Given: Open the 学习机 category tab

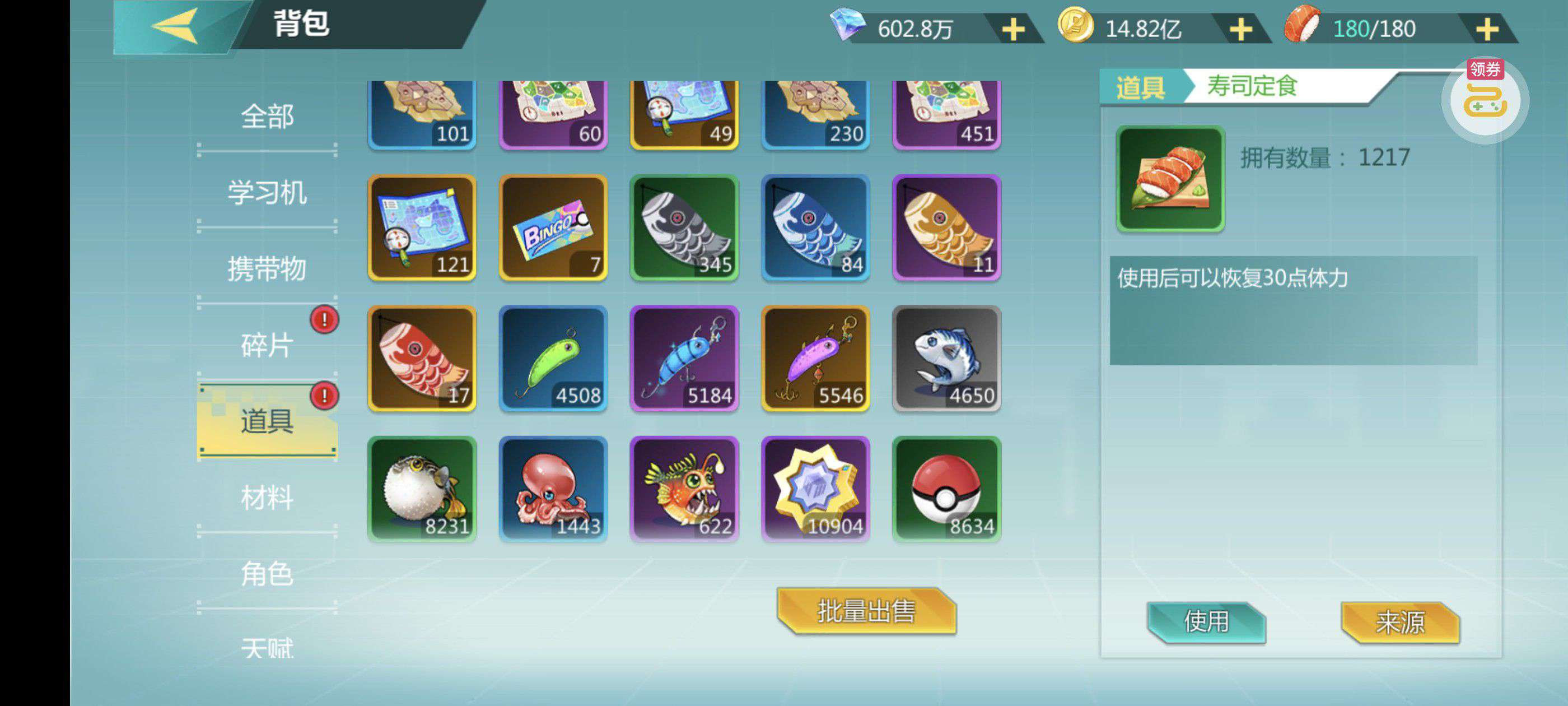Looking at the screenshot, I should coord(267,193).
